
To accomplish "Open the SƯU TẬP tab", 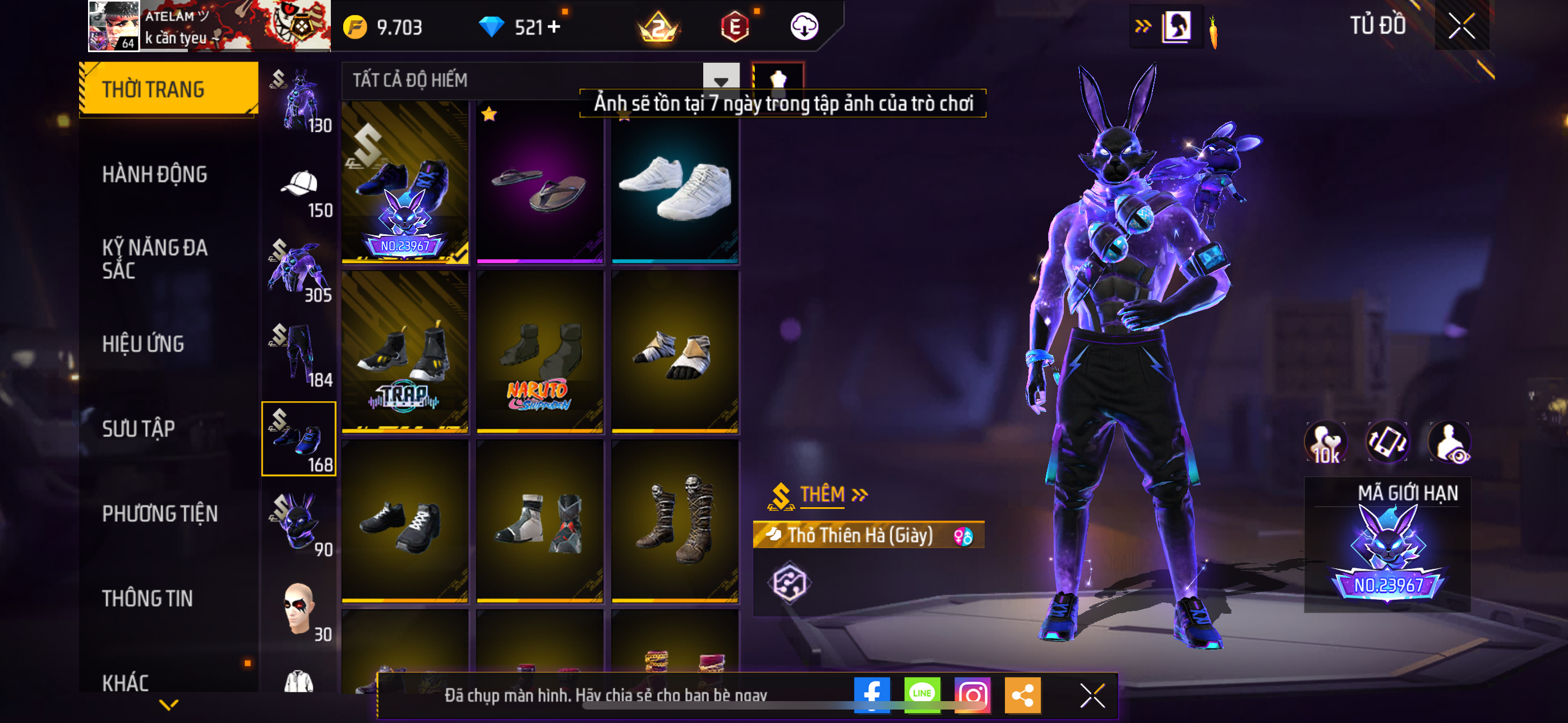I will coord(138,428).
